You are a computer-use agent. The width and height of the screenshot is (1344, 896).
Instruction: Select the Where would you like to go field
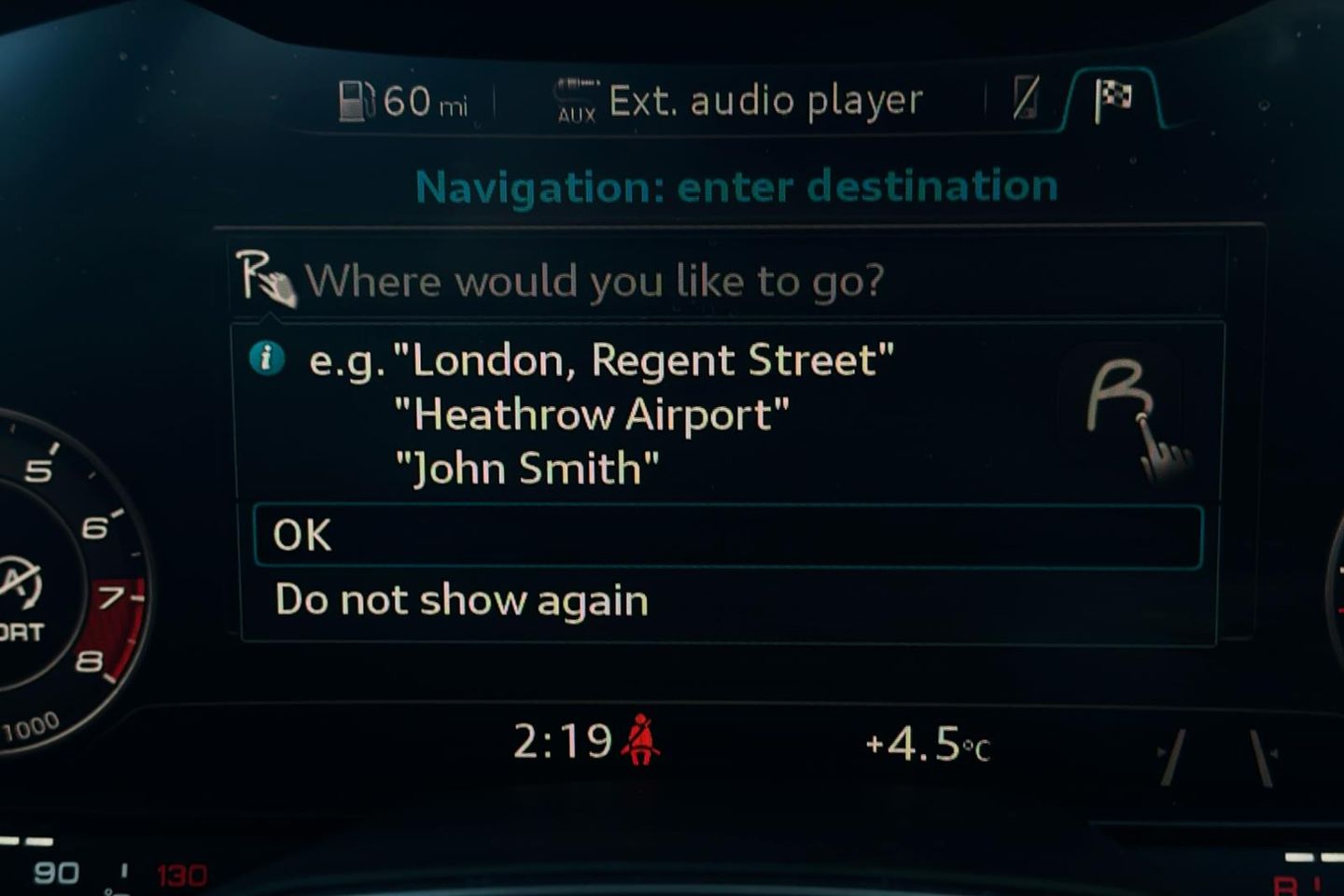(x=727, y=280)
